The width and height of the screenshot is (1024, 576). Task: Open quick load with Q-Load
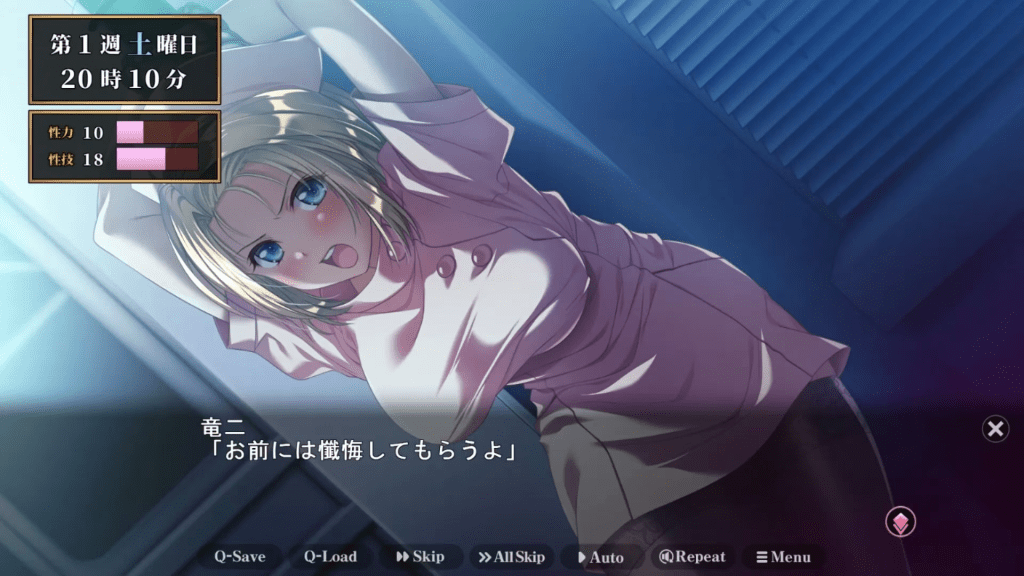pyautogui.click(x=330, y=557)
